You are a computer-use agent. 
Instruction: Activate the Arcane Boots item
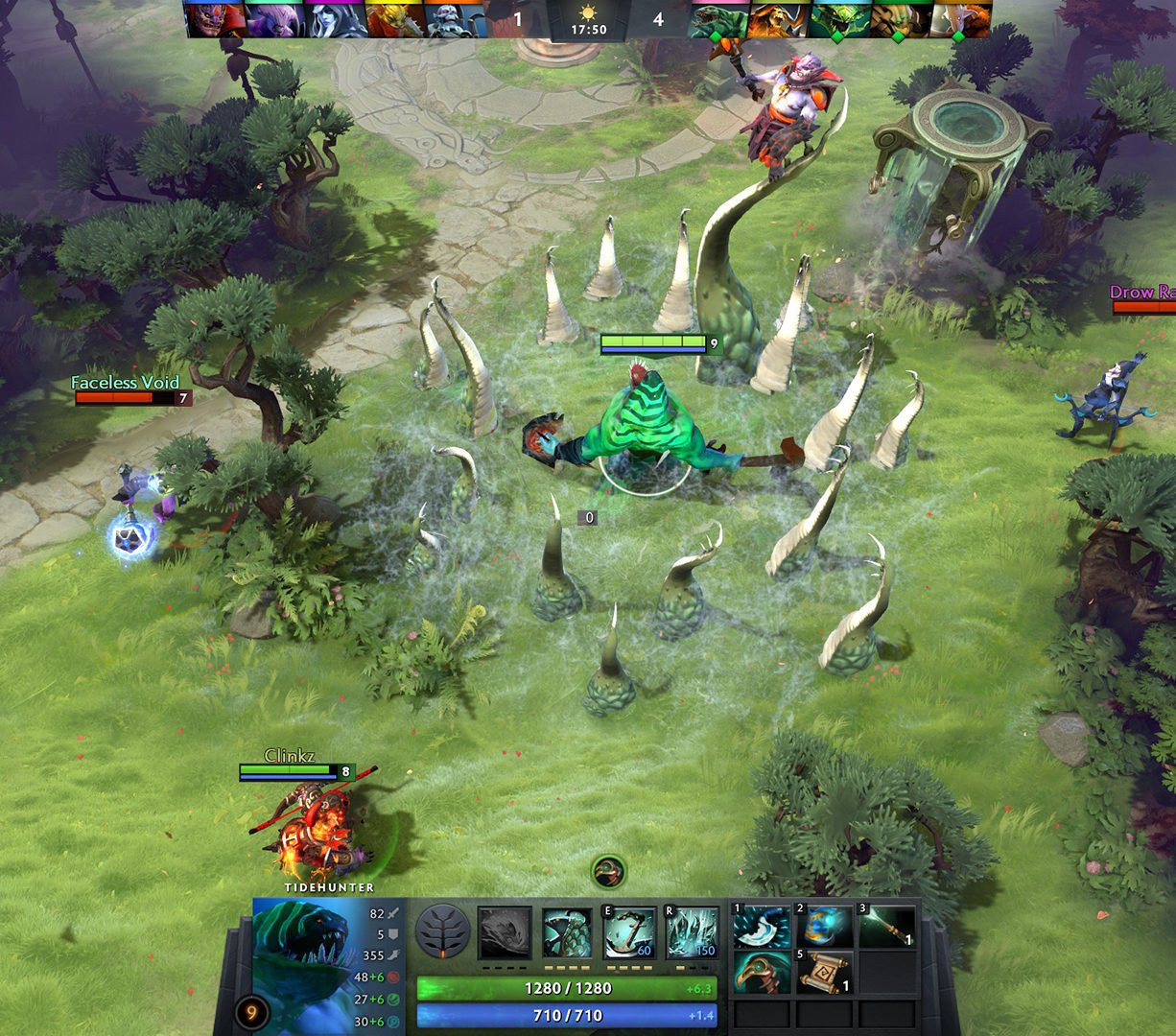tap(824, 928)
